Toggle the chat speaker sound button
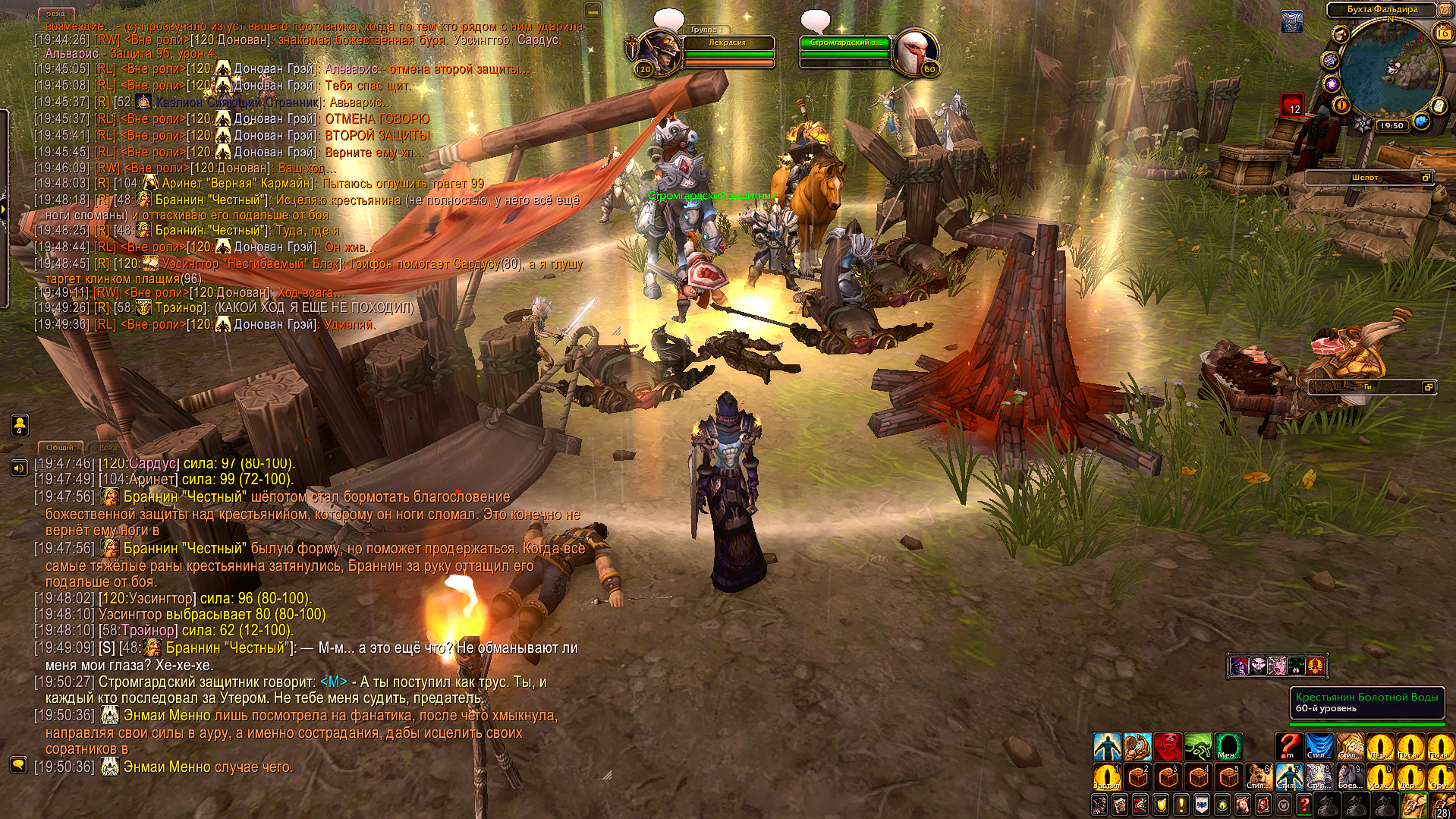Viewport: 1456px width, 819px height. [x=19, y=468]
